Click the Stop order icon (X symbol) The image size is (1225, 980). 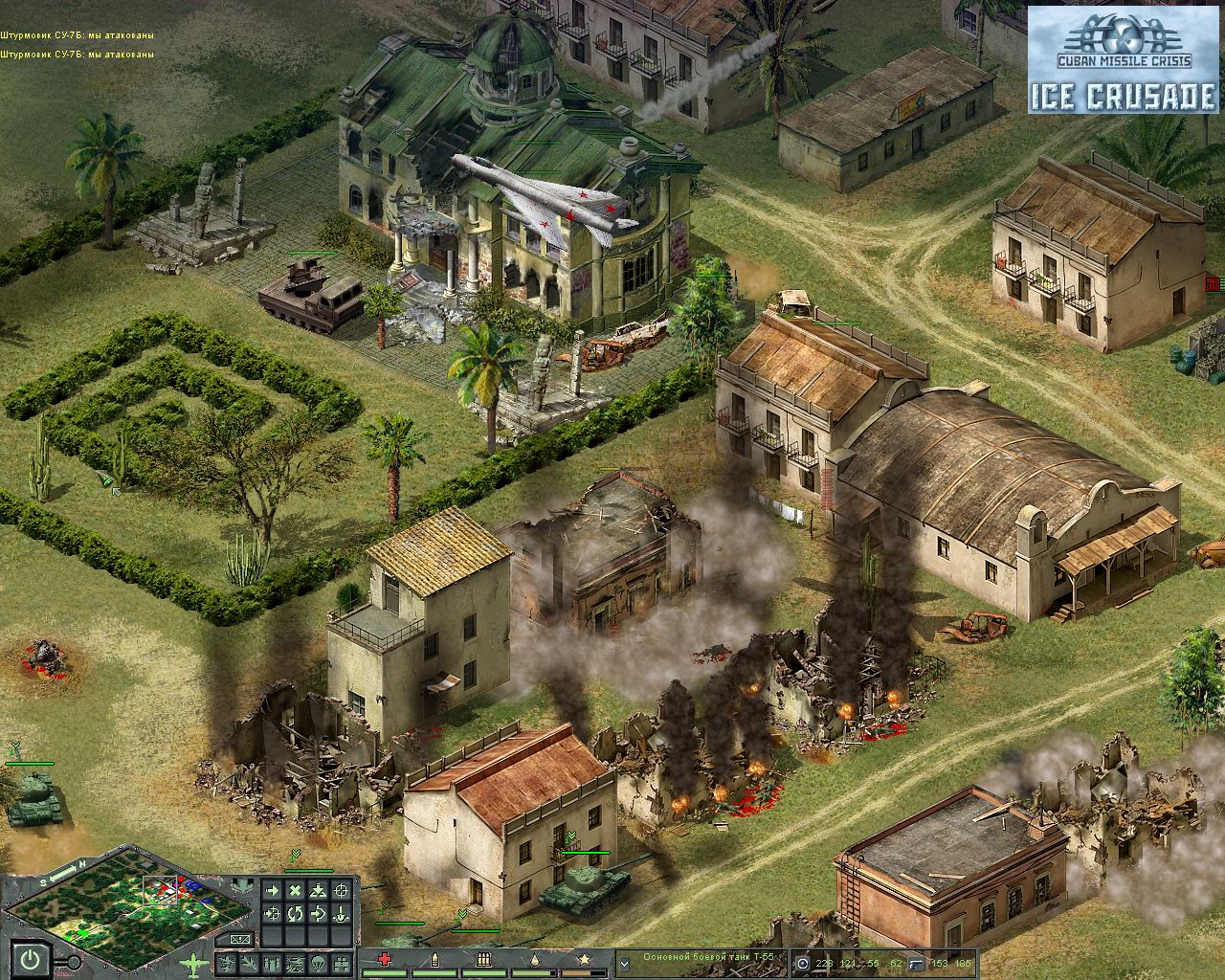(x=295, y=891)
